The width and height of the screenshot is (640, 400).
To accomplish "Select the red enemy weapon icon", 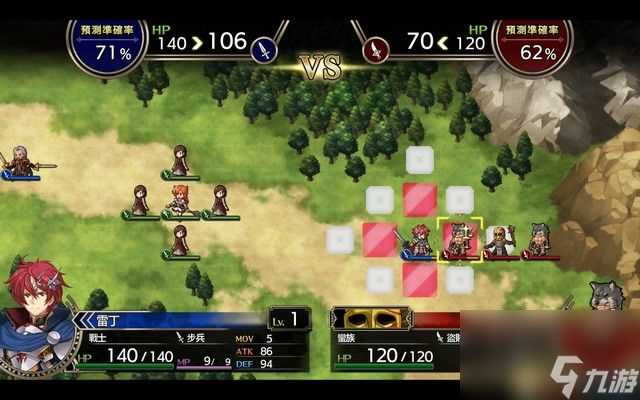I will coord(376,45).
